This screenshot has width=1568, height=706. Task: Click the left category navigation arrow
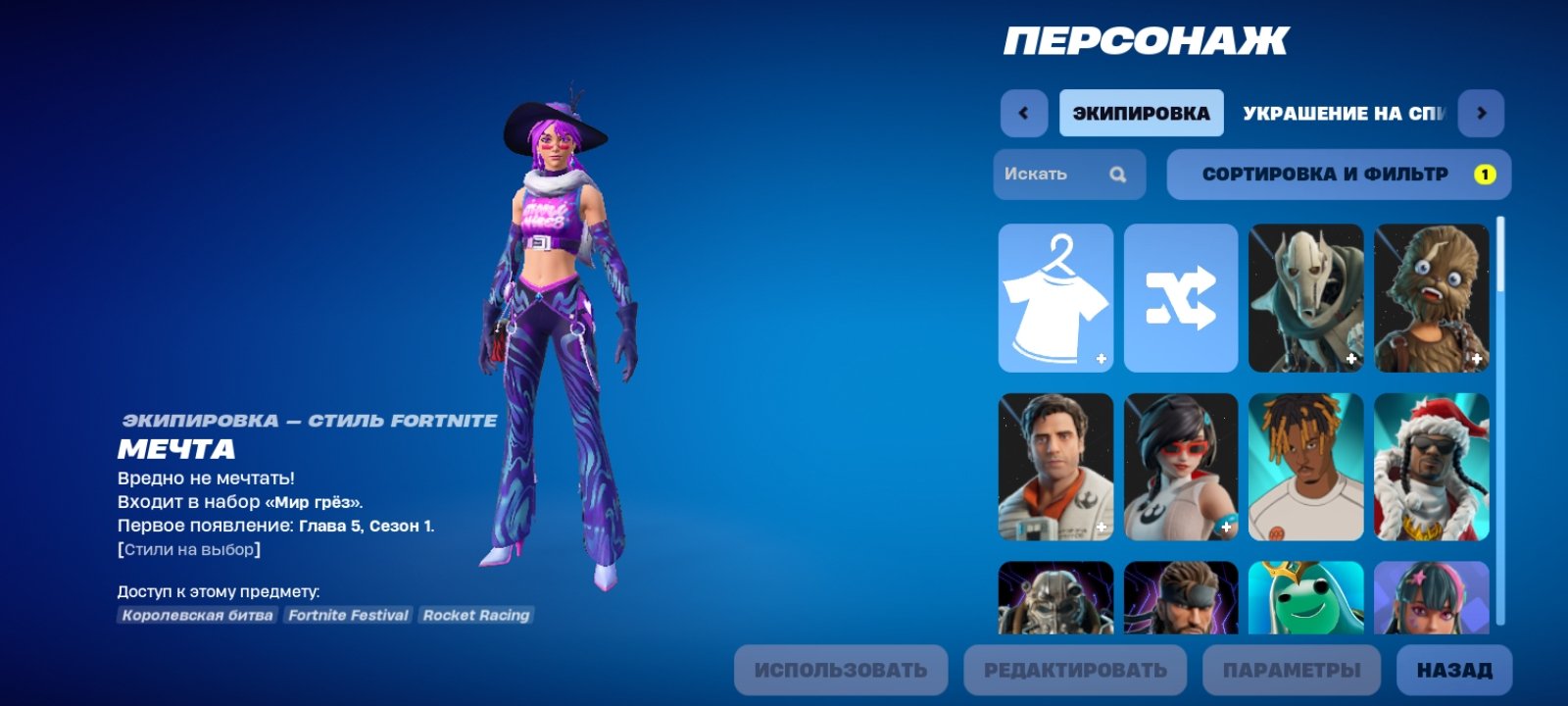(x=1023, y=113)
